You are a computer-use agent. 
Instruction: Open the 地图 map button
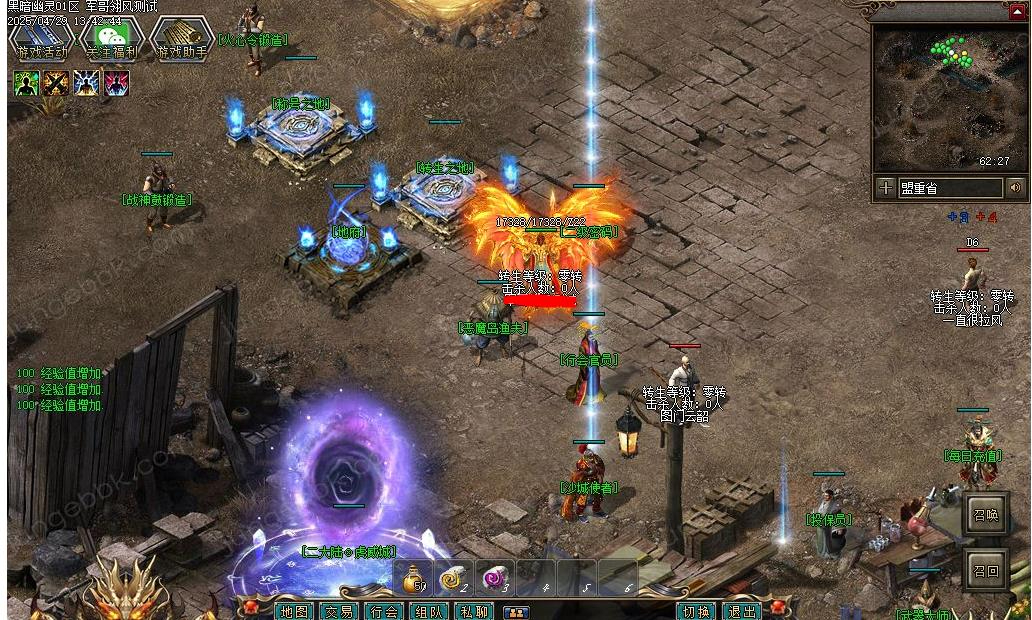pyautogui.click(x=293, y=611)
